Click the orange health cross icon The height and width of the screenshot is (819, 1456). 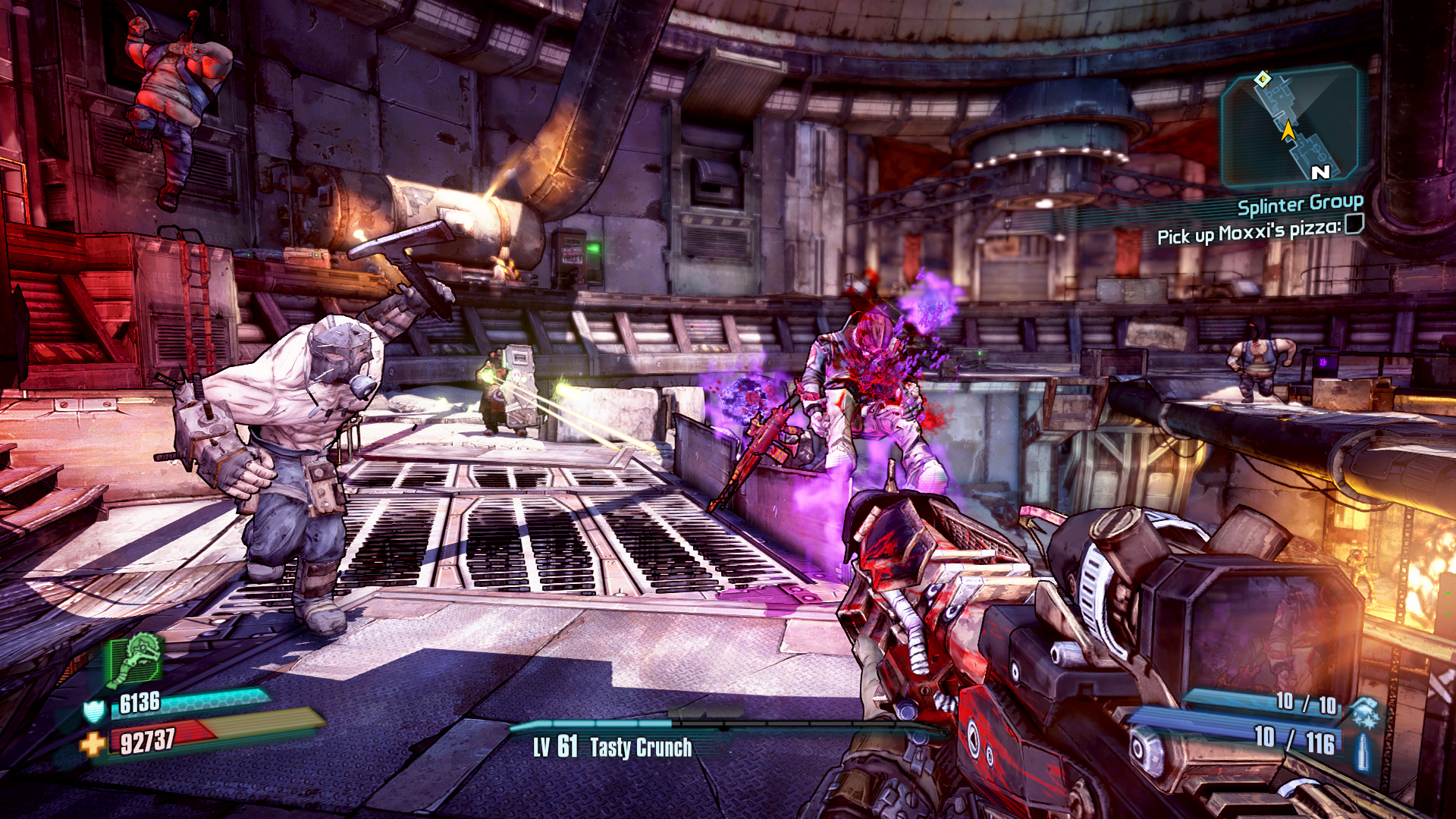[93, 744]
